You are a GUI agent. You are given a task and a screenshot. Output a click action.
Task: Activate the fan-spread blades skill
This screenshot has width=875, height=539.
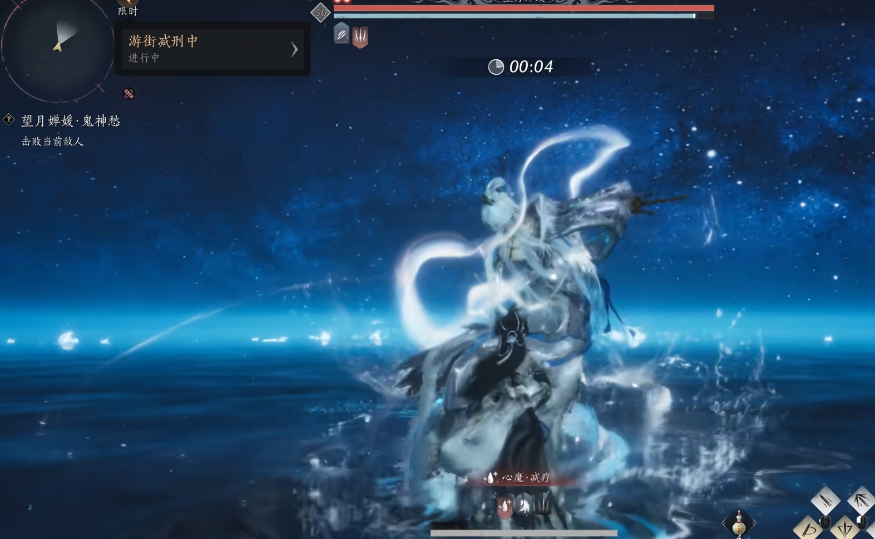click(860, 498)
